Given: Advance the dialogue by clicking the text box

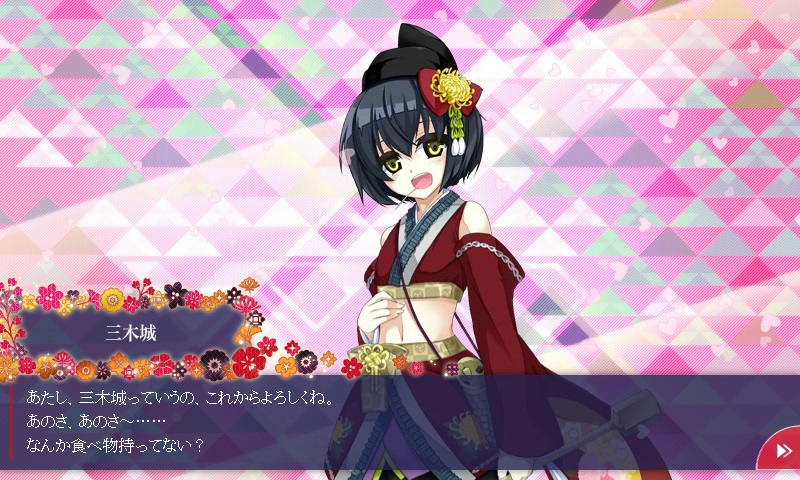Looking at the screenshot, I should point(380,420).
